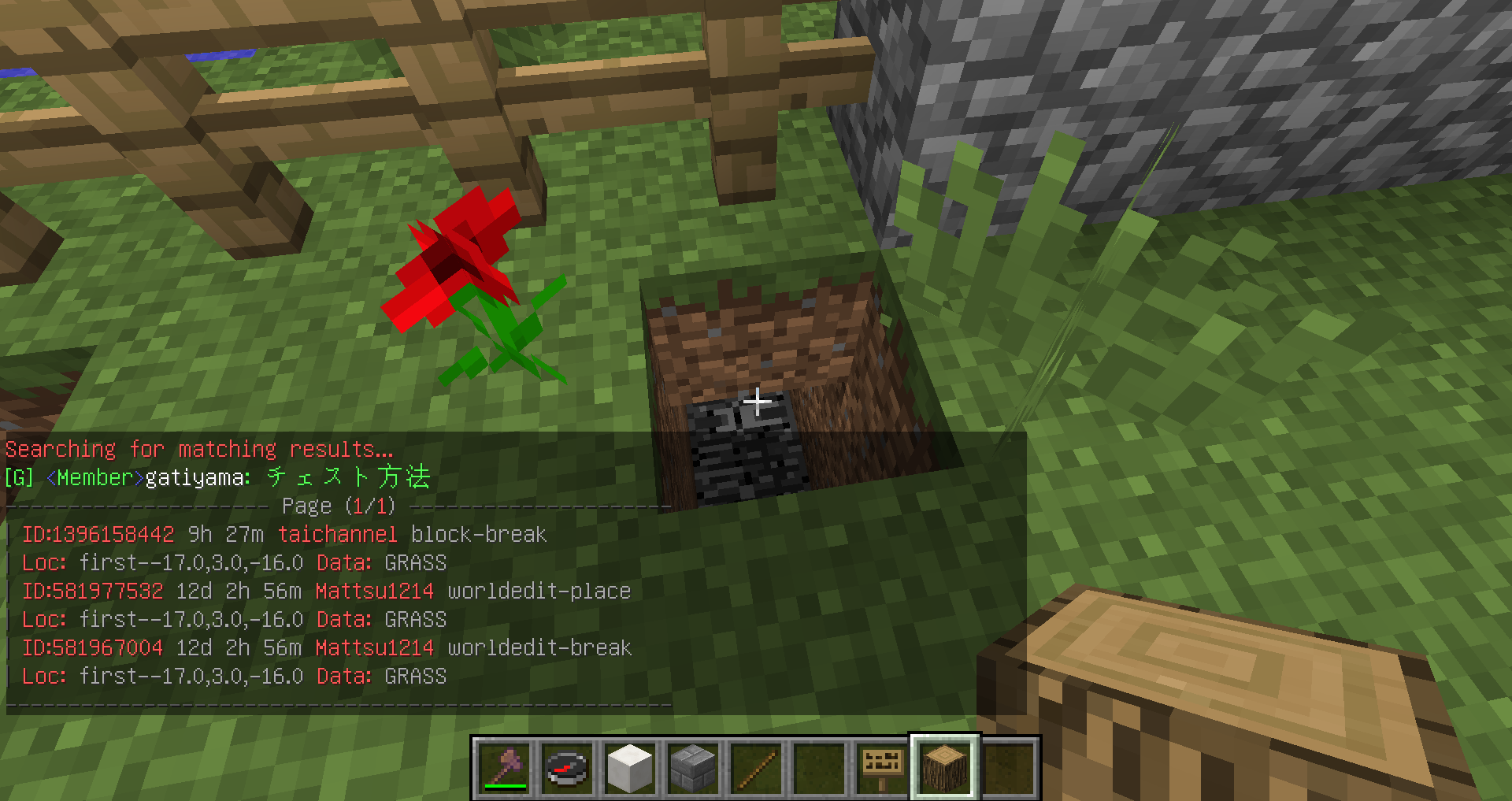Select the compass in the hotbar
Image resolution: width=1512 pixels, height=801 pixels.
567,768
